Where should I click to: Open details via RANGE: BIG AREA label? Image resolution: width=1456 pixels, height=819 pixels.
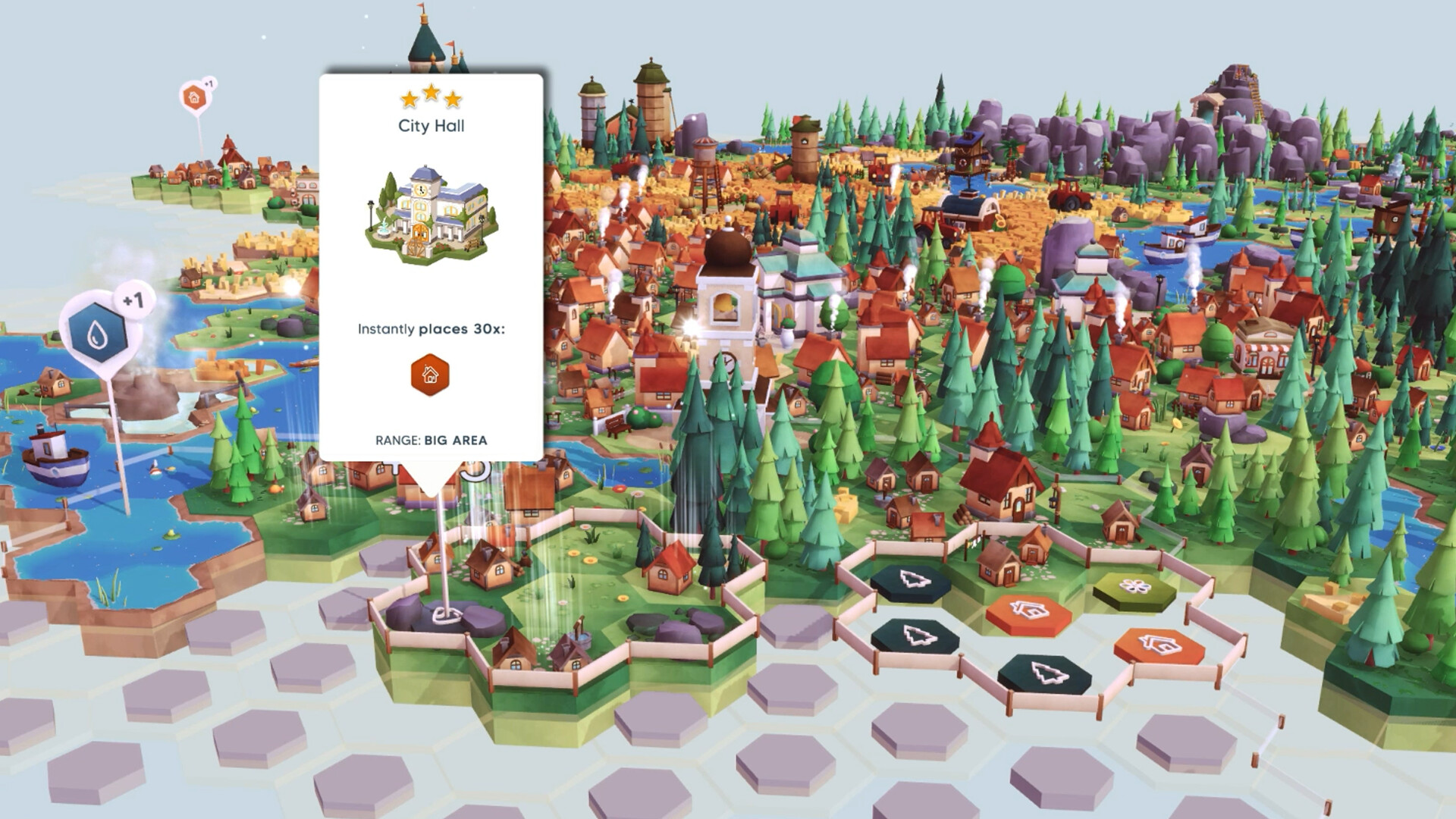[431, 438]
